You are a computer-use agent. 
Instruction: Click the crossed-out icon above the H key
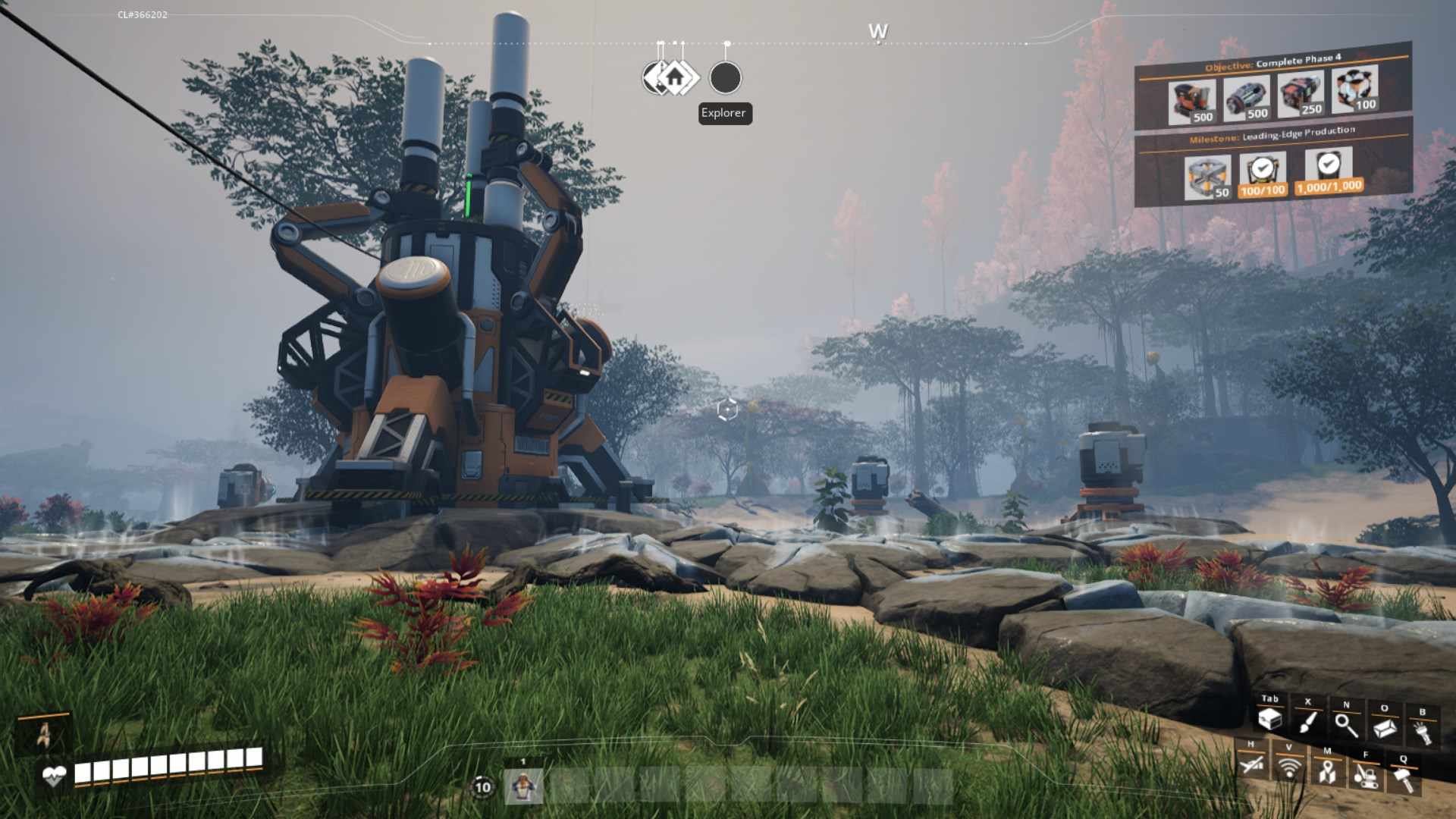(1251, 764)
